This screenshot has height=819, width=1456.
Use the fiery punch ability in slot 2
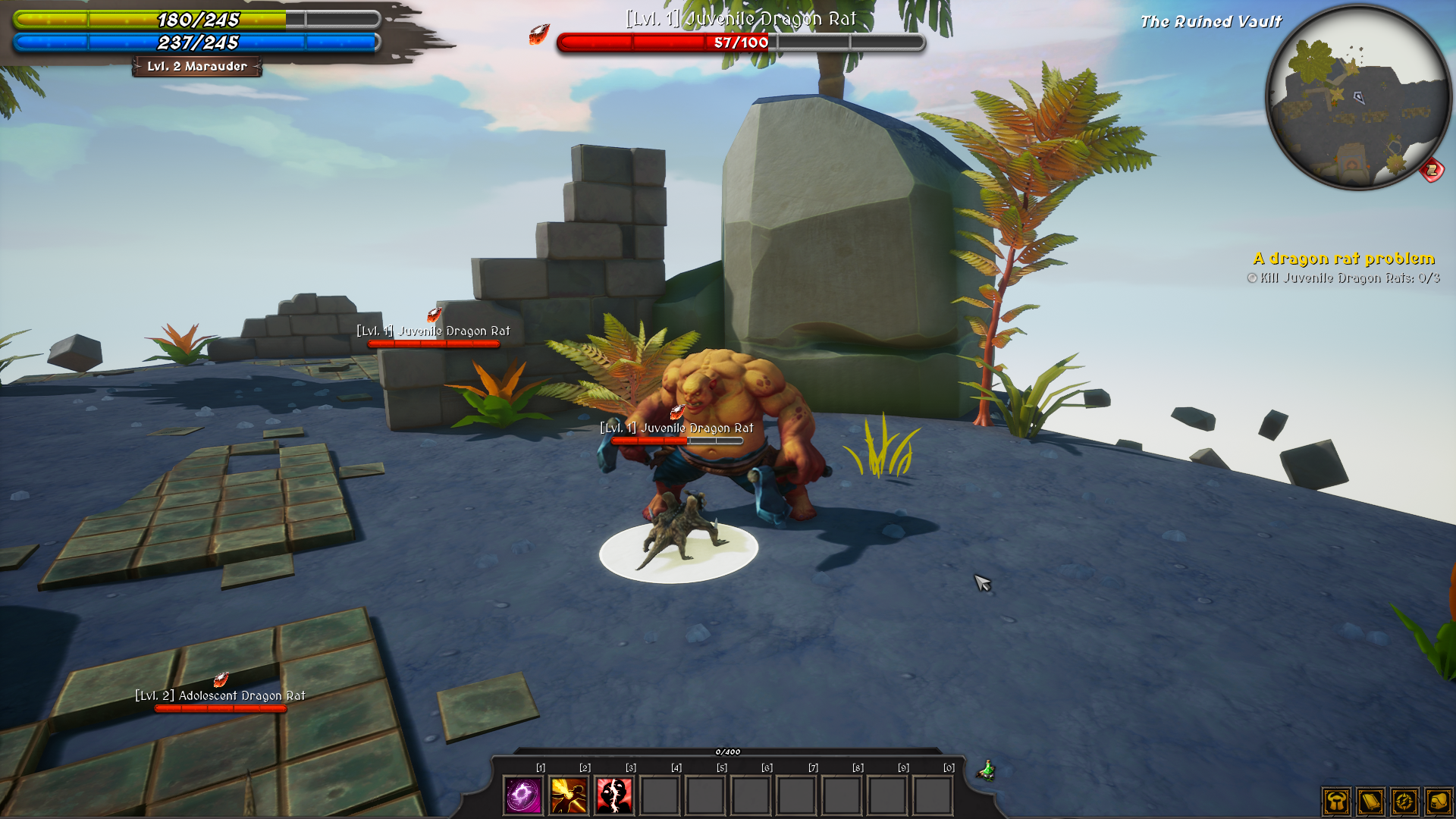click(x=569, y=795)
